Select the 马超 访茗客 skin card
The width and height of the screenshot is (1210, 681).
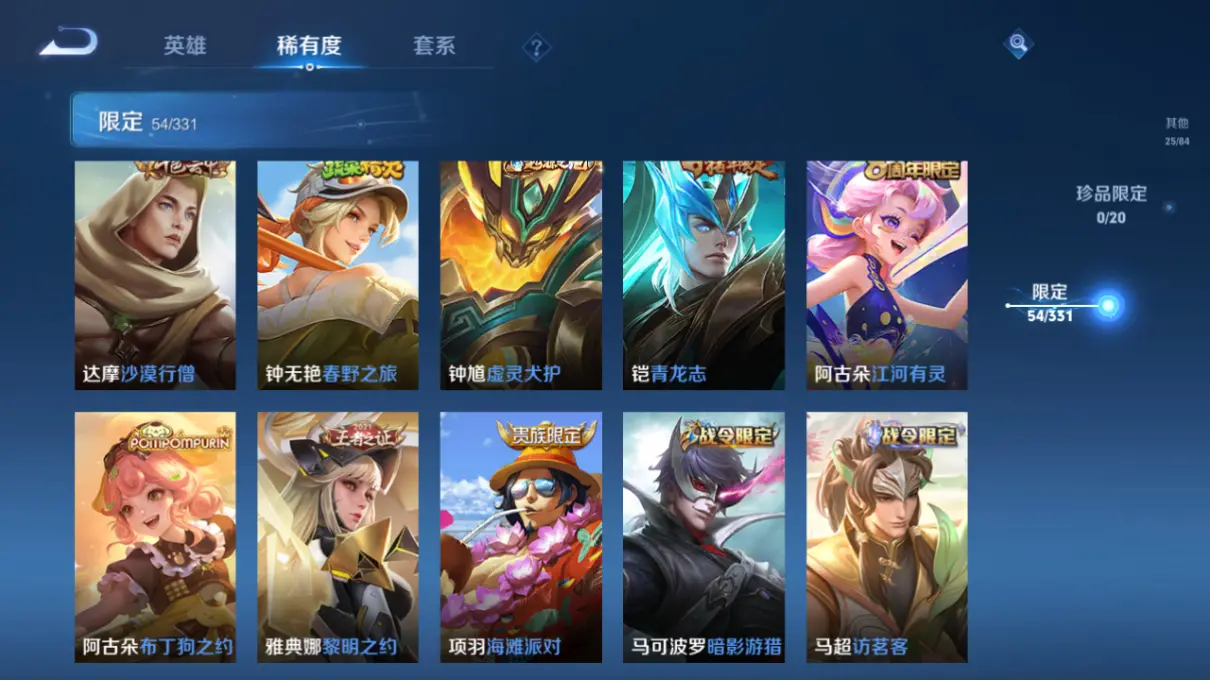[887, 537]
